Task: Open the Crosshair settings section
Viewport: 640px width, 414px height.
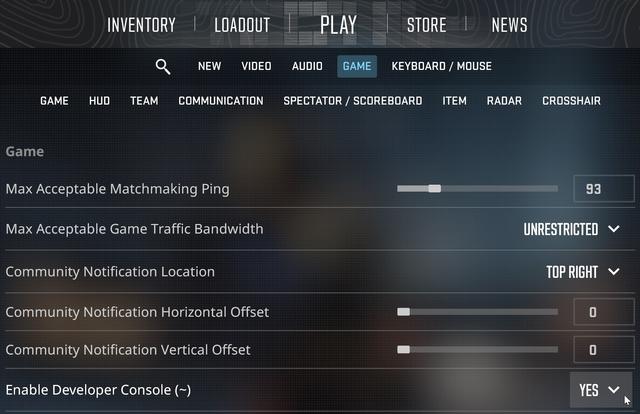Action: 571,101
